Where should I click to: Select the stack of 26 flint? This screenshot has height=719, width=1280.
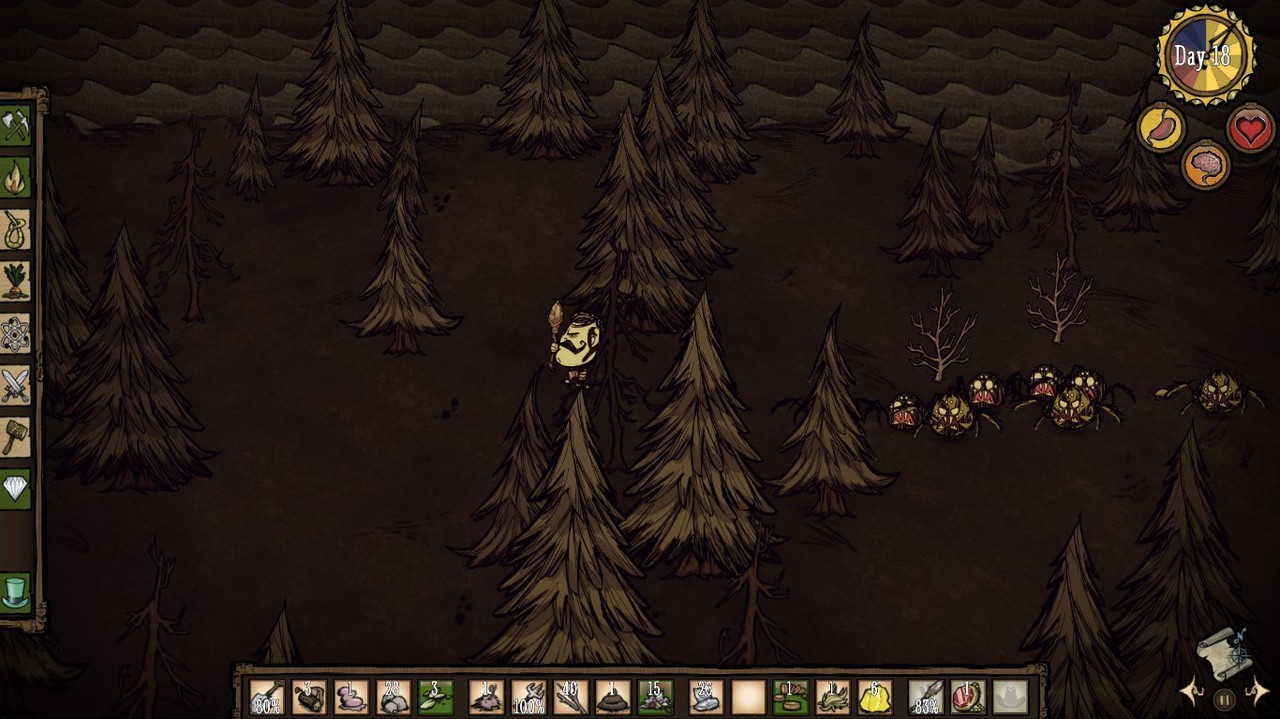pyautogui.click(x=706, y=697)
